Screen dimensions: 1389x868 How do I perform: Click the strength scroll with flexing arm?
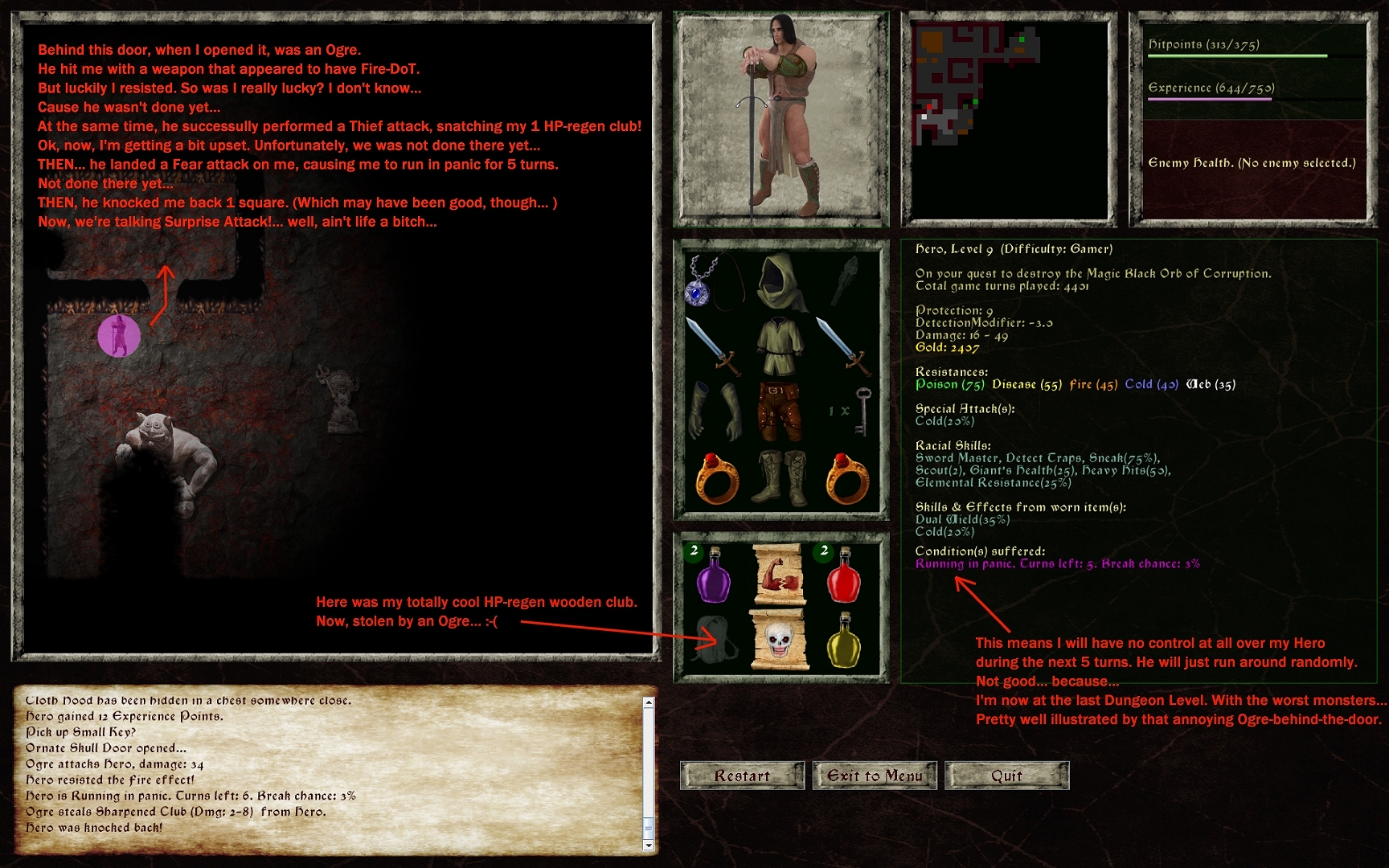click(780, 572)
